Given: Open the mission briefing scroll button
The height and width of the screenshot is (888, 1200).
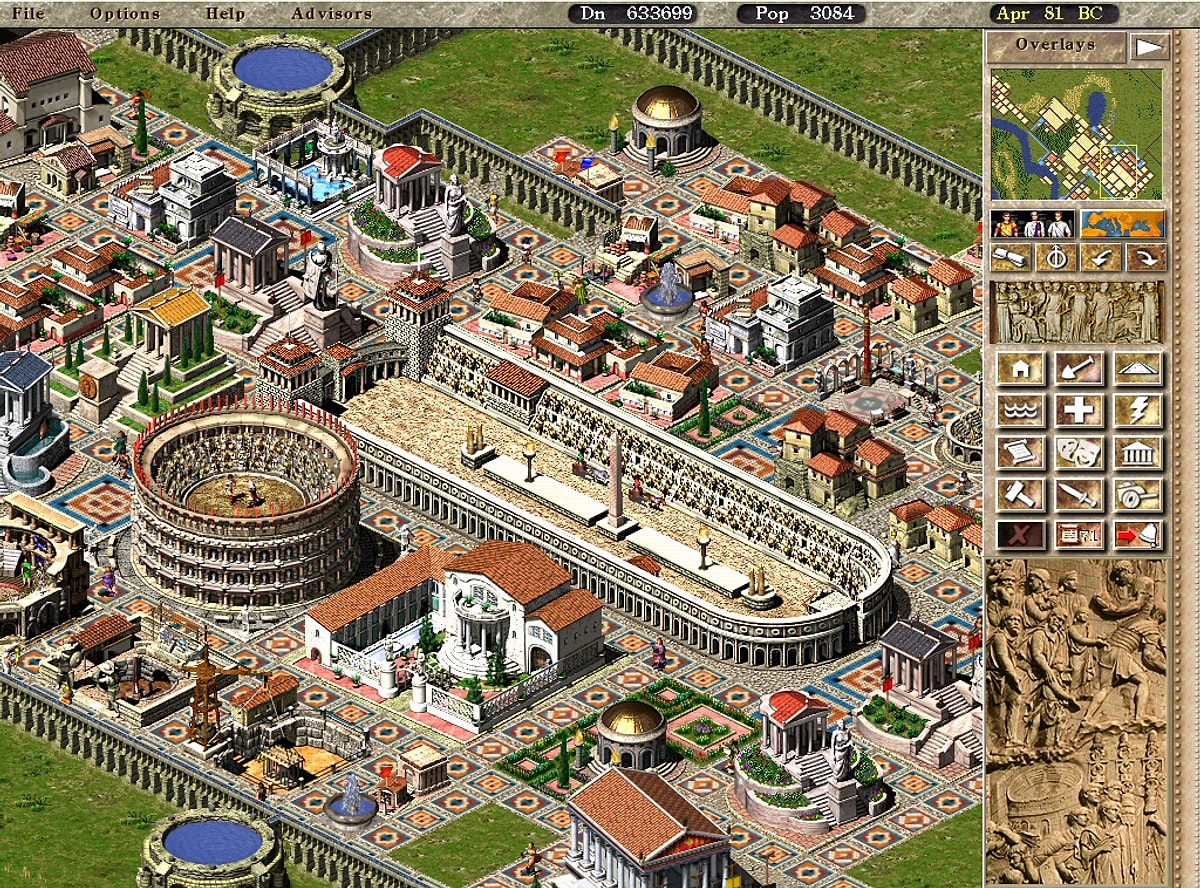Looking at the screenshot, I should click(1010, 258).
